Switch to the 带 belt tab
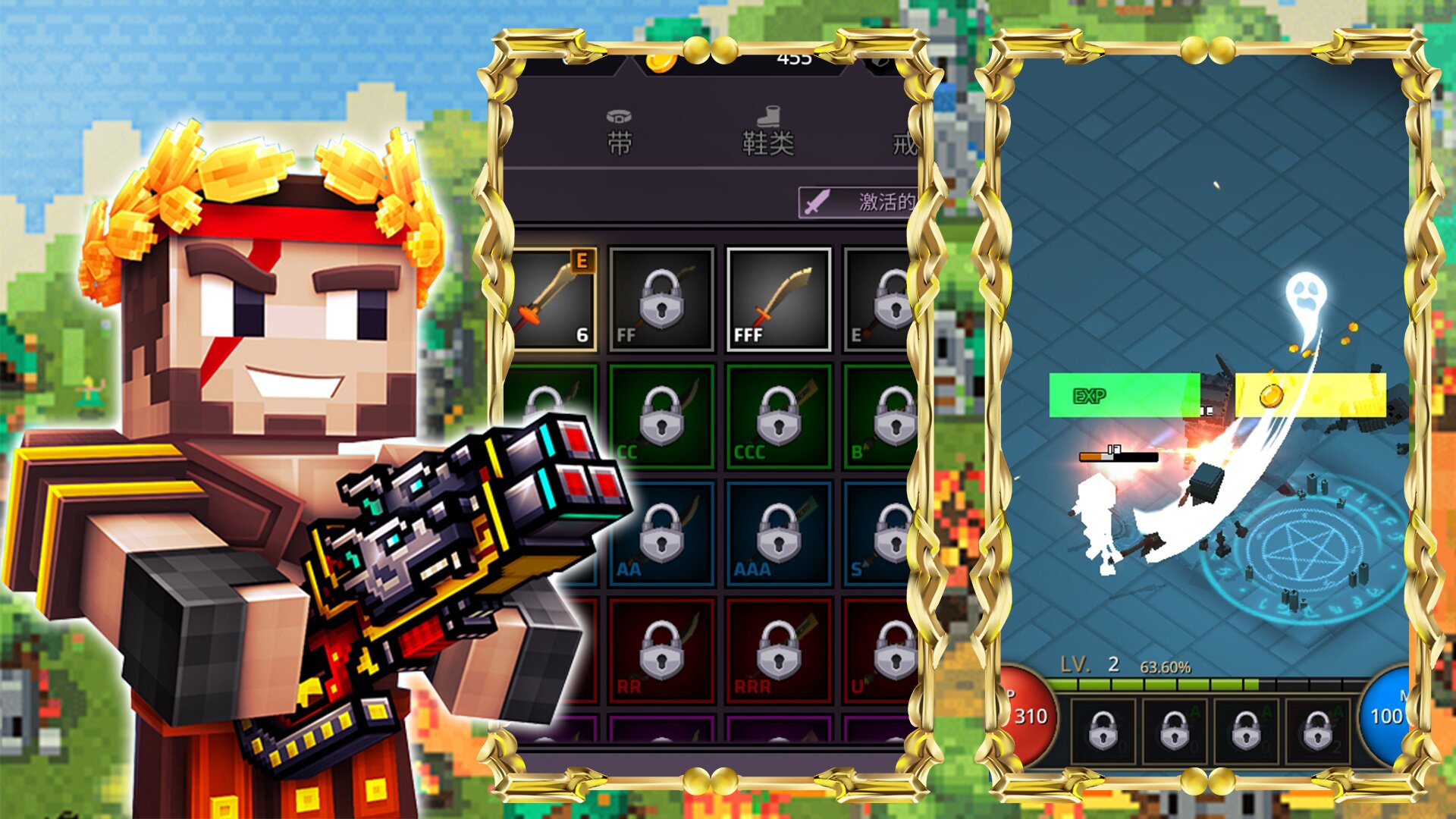The image size is (1456, 819). 619,133
